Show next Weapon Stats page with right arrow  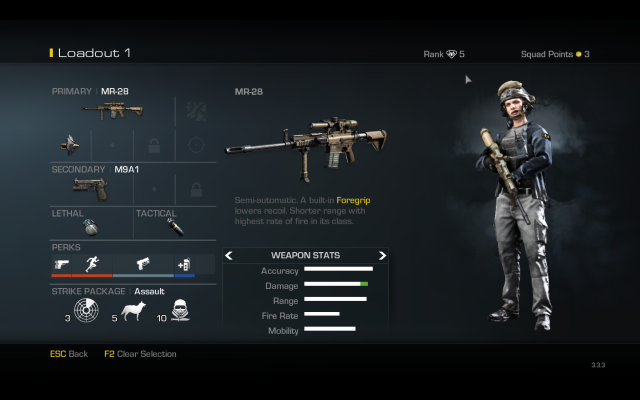(x=382, y=256)
